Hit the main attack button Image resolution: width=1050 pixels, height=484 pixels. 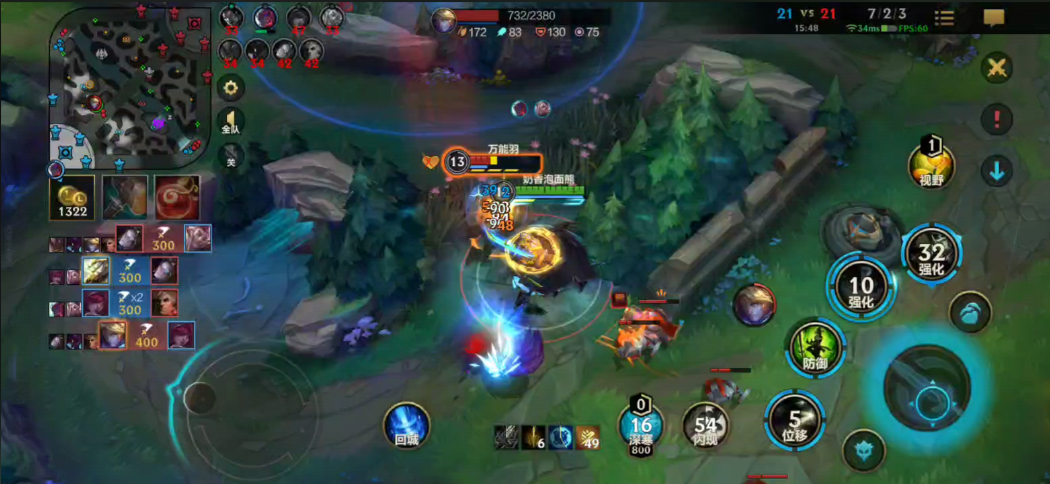(x=926, y=386)
